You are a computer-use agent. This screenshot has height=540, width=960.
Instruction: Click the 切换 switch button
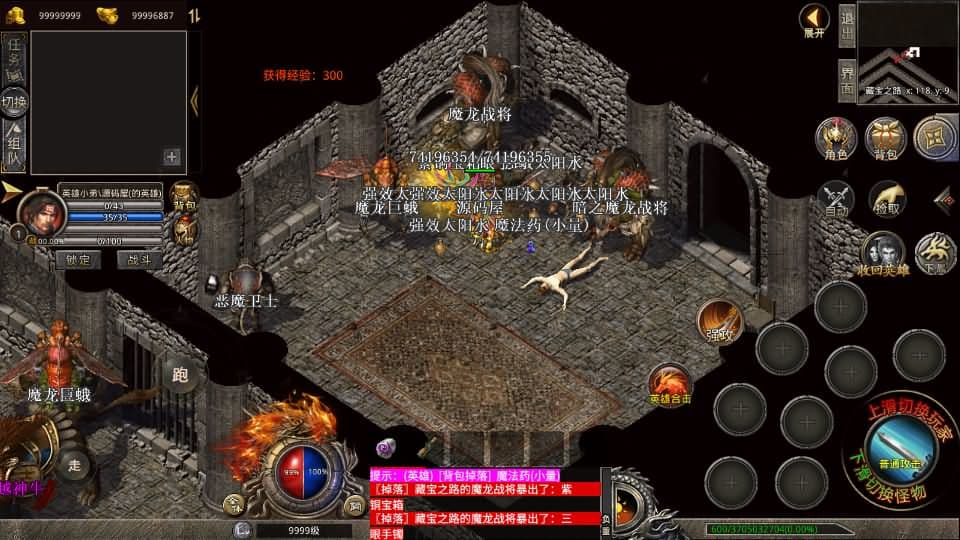pos(14,101)
